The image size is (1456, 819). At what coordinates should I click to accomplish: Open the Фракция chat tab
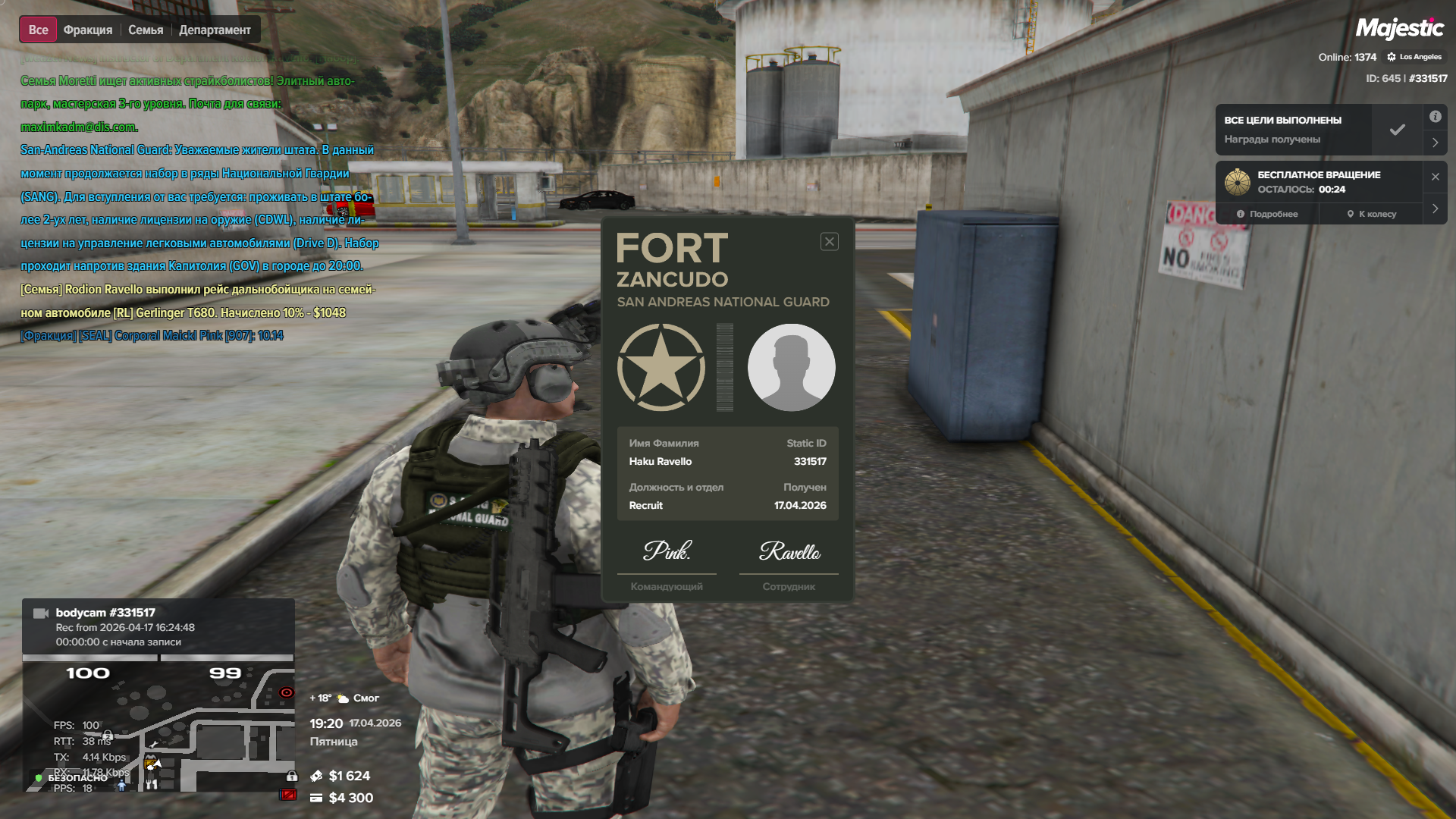[x=88, y=30]
